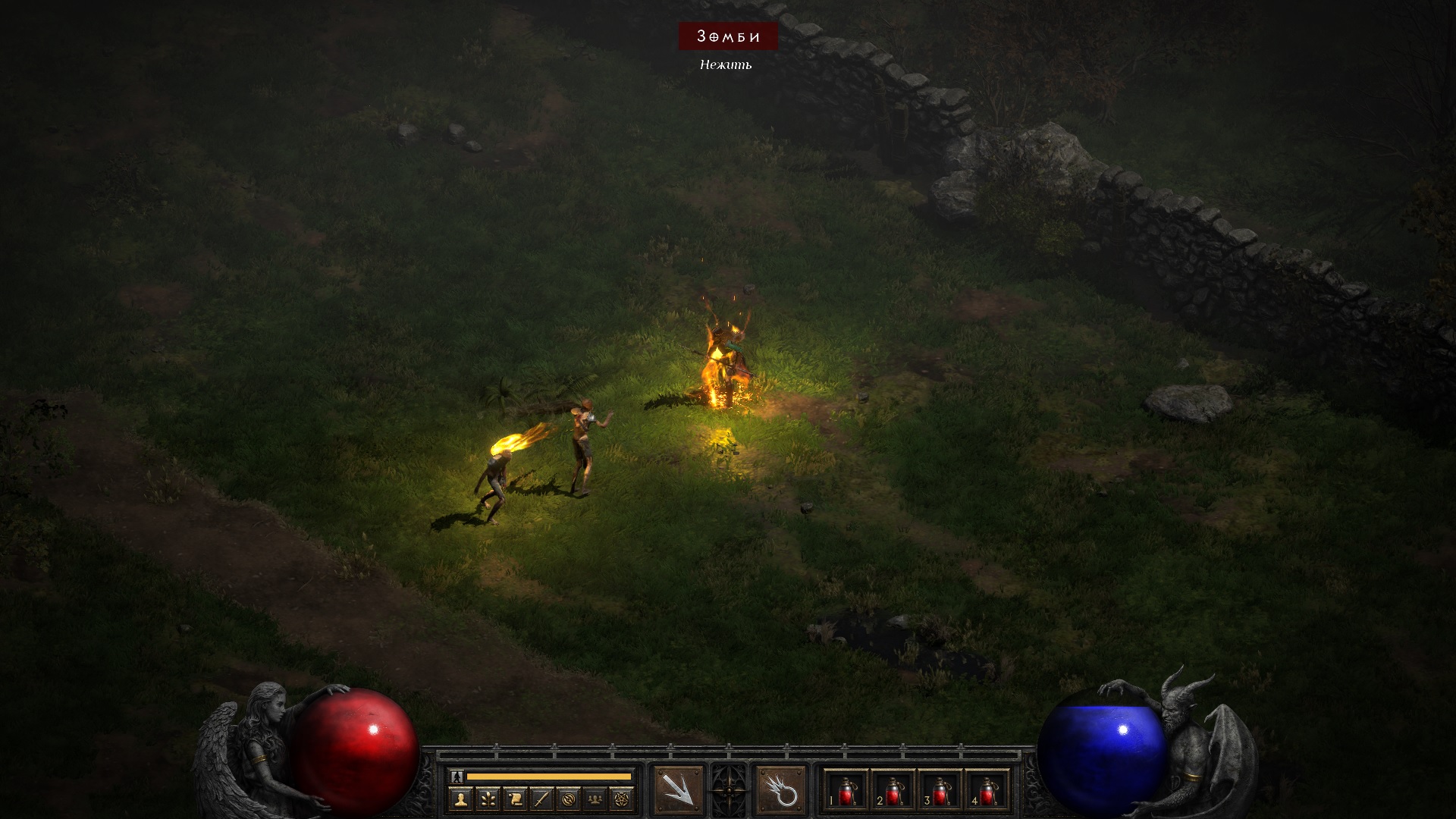The width and height of the screenshot is (1456, 819).
Task: Open the party screen people icon
Action: coord(596,799)
